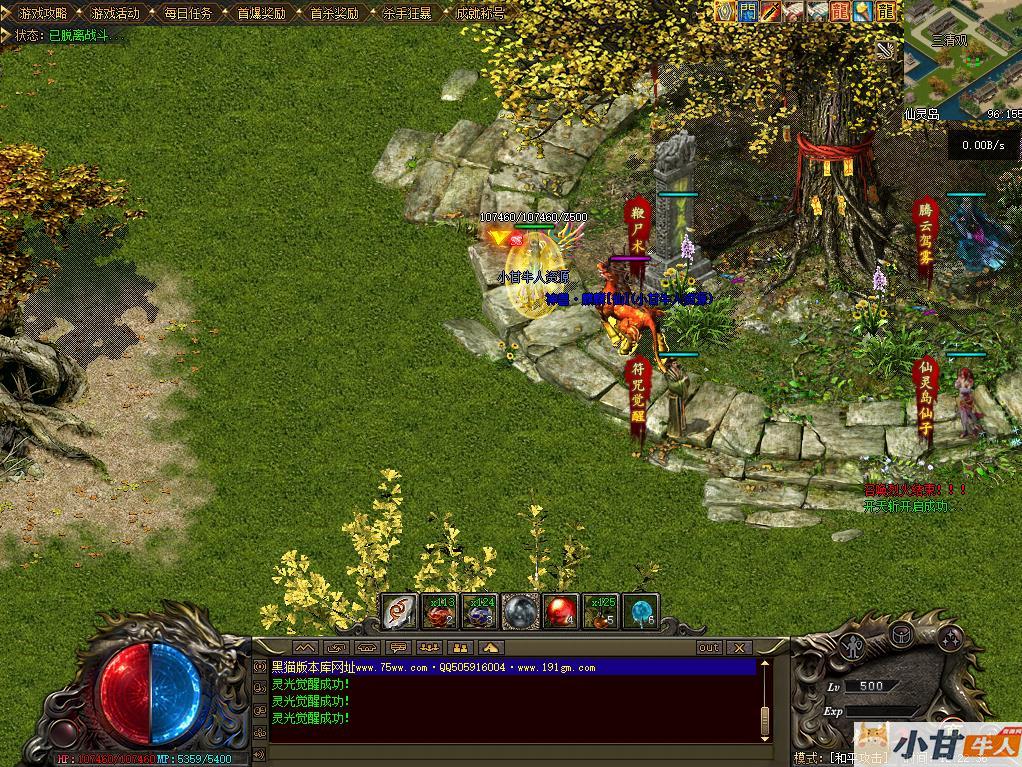Viewport: 1022px width, 767px height.
Task: Use the blue mushroom item in slot 6
Action: (640, 611)
